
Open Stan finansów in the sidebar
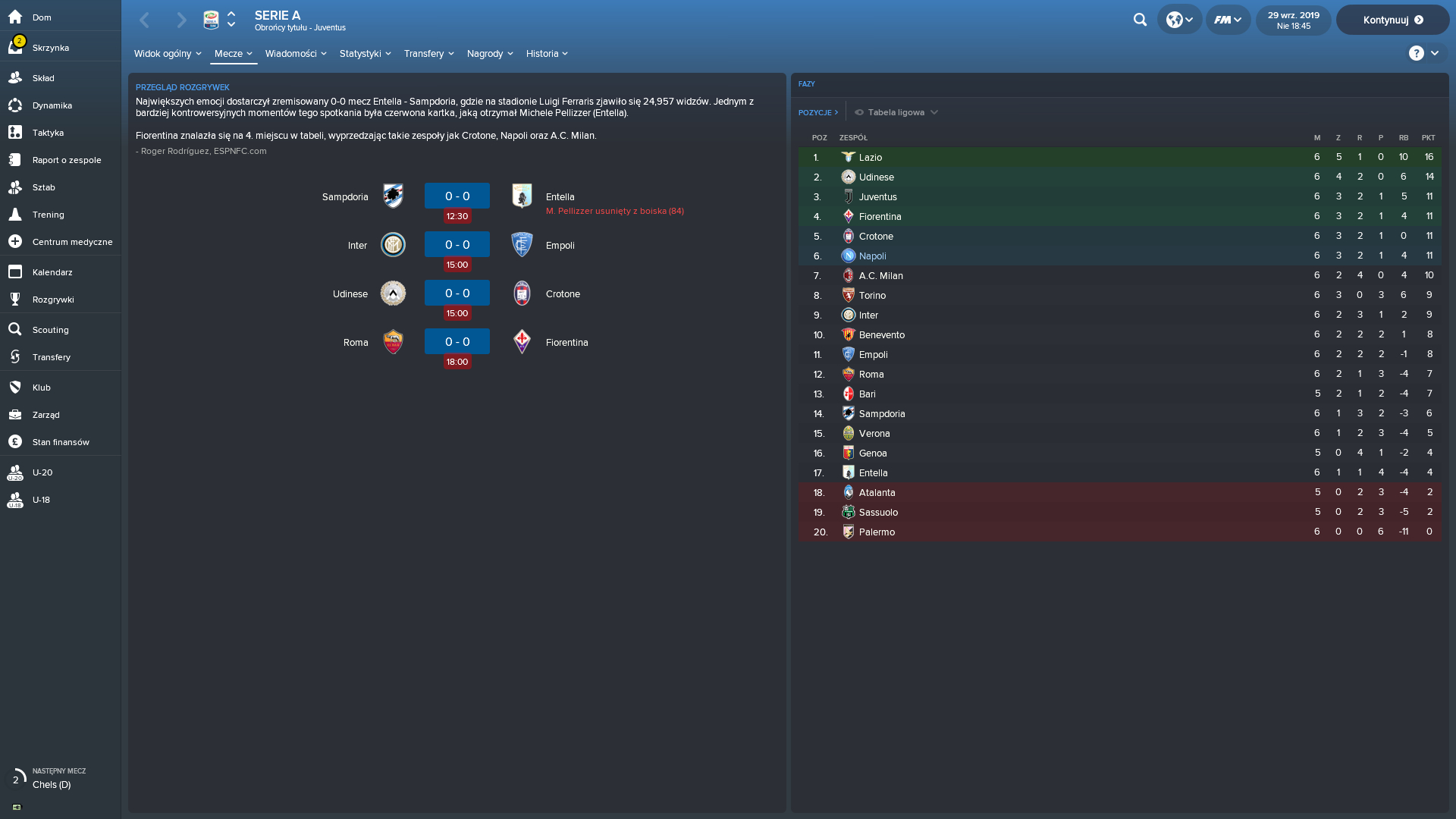(x=61, y=442)
